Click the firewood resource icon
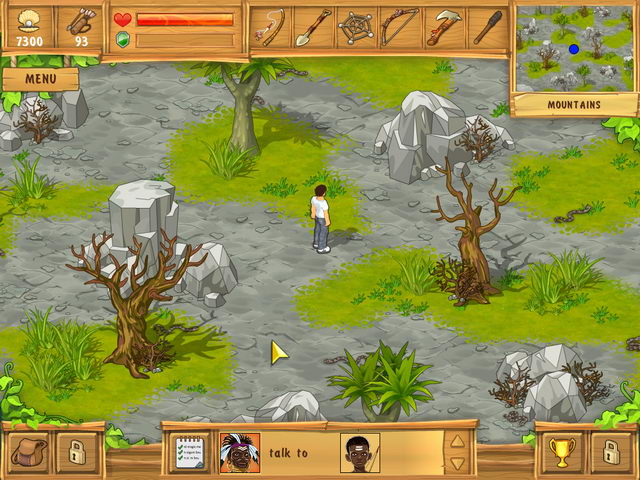 coord(80,21)
